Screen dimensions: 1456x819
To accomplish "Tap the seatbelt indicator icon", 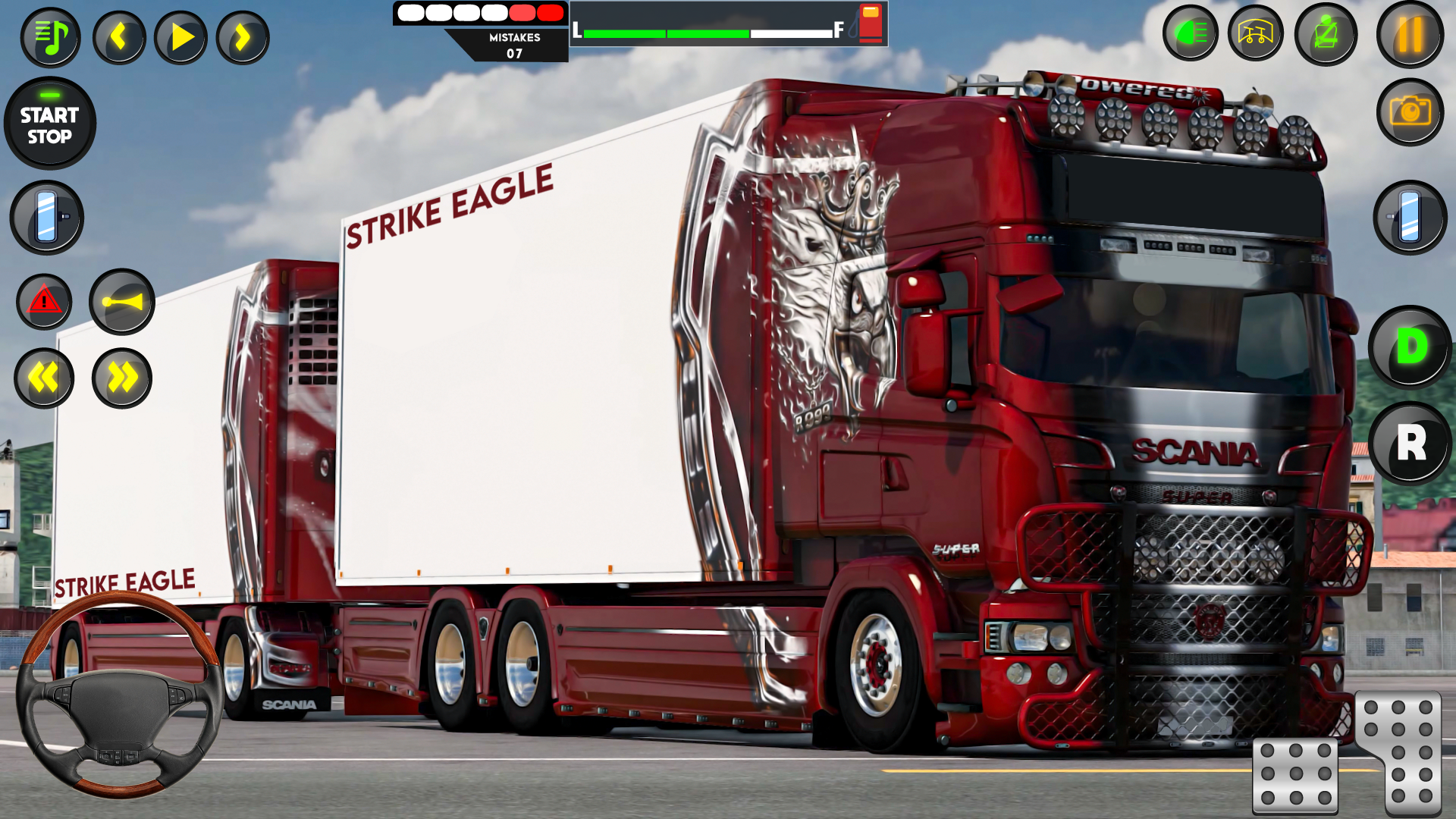I will click(1326, 33).
